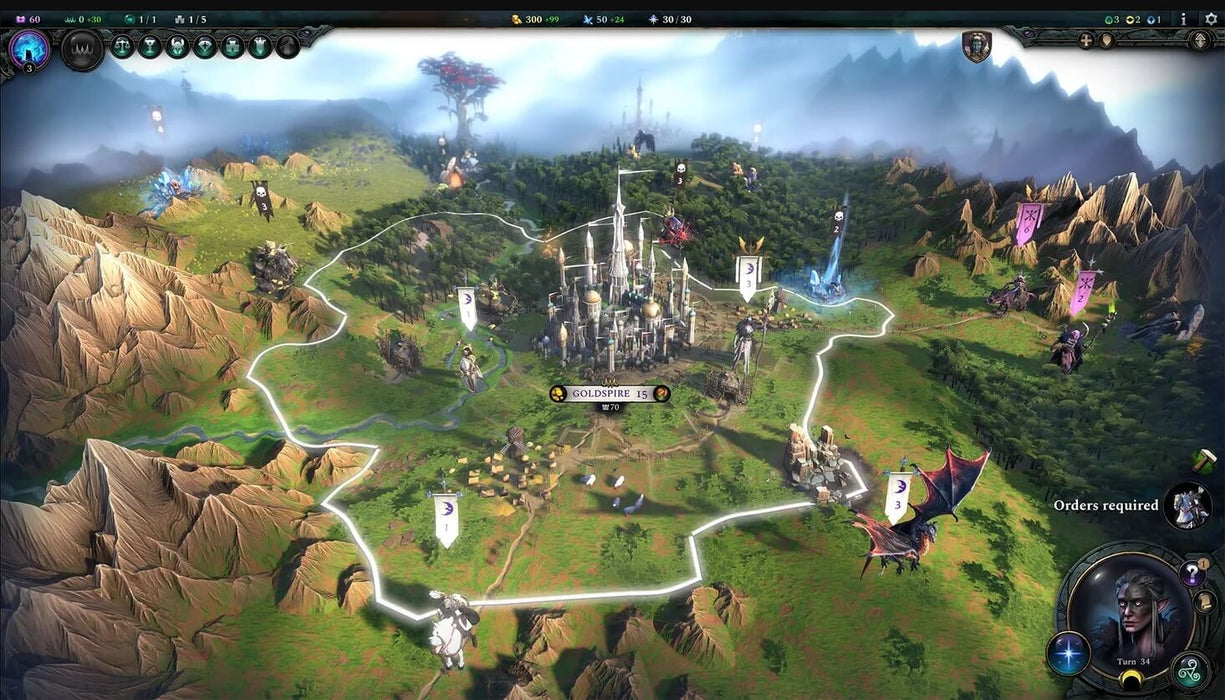Open the imperium crown button
This screenshot has height=700, width=1225.
(x=82, y=48)
